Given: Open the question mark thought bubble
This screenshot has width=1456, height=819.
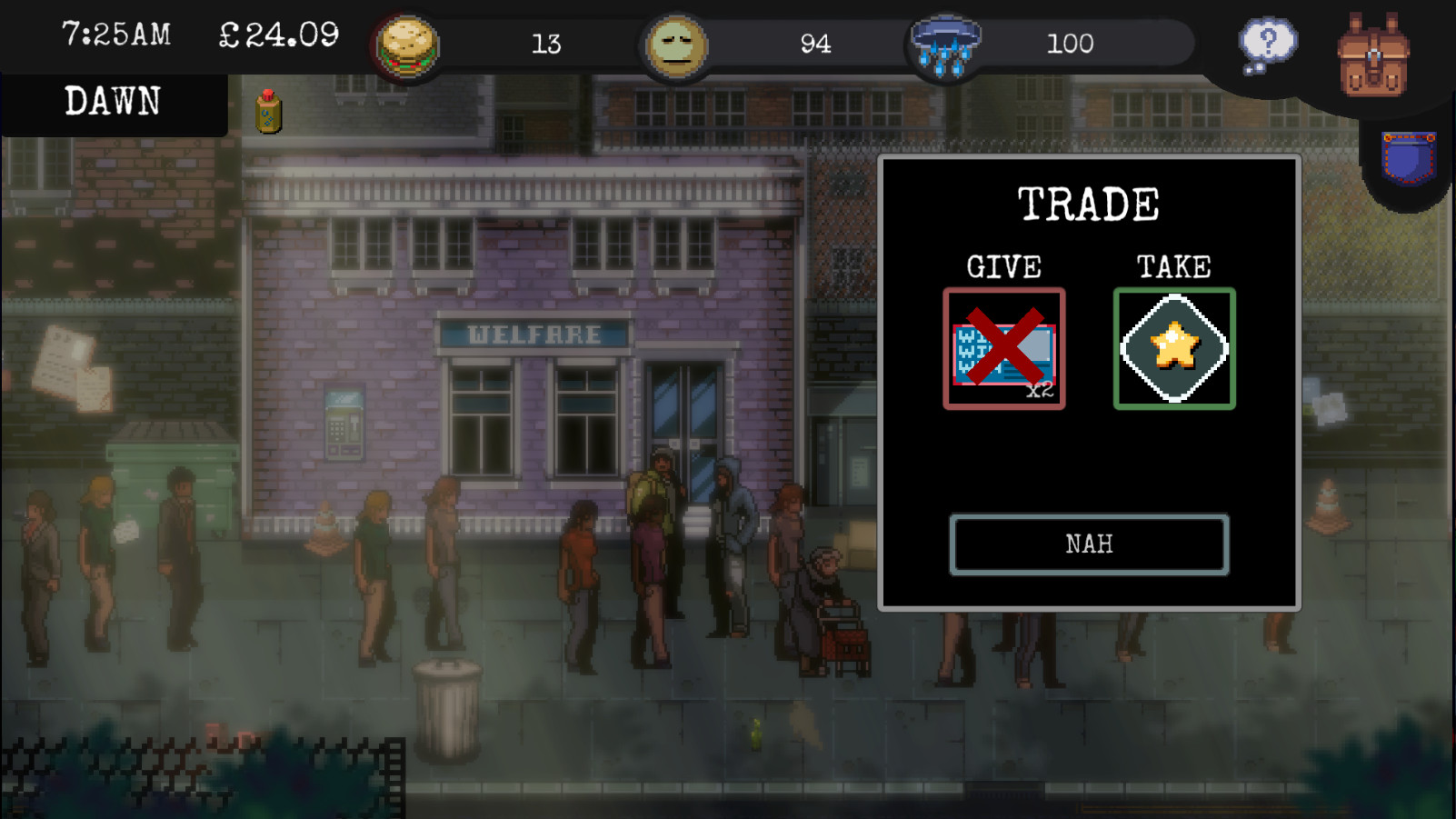Looking at the screenshot, I should 1267,45.
